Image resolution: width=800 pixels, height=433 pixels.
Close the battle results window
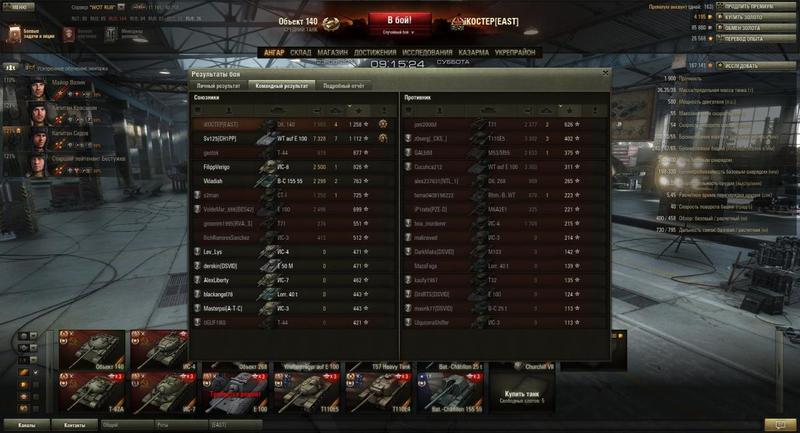coord(605,73)
